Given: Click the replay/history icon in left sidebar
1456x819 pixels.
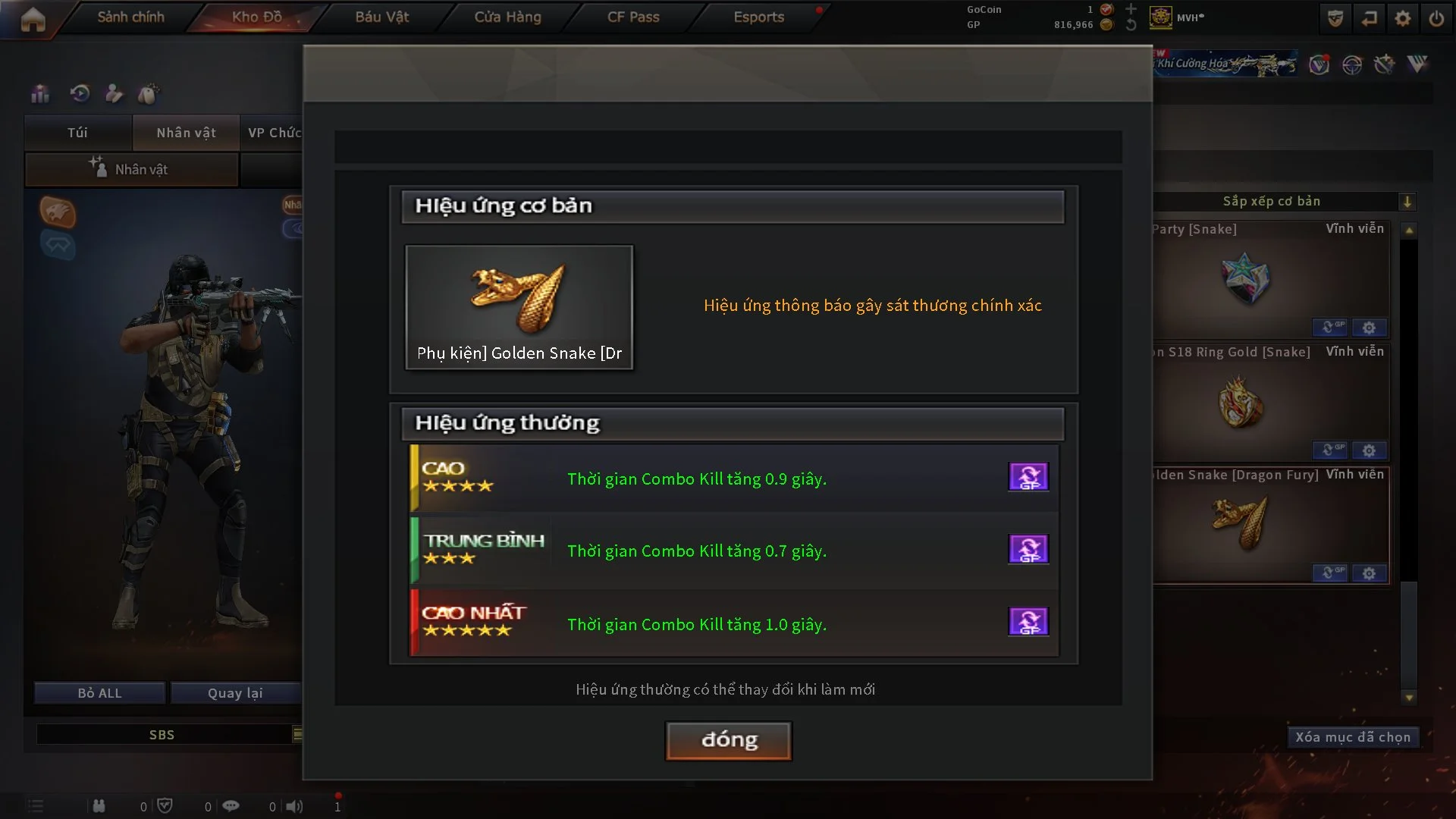Looking at the screenshot, I should click(x=79, y=93).
